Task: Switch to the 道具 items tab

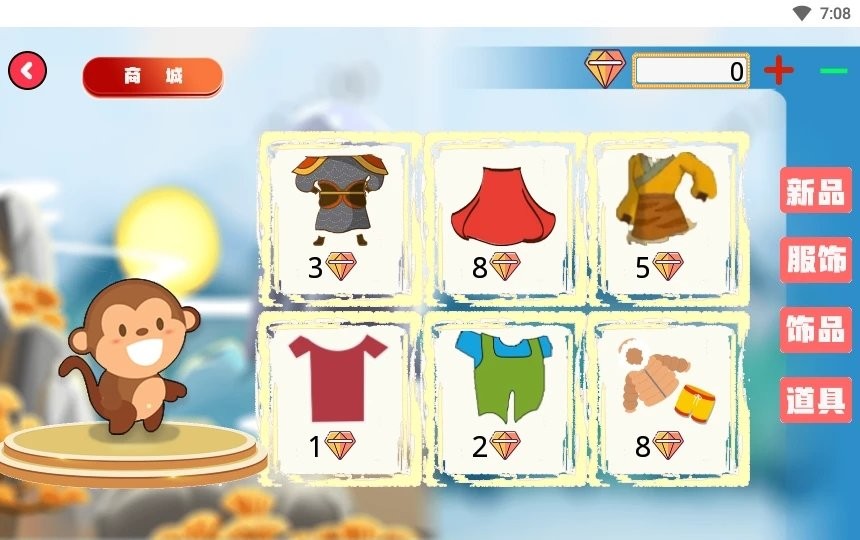Action: click(816, 400)
